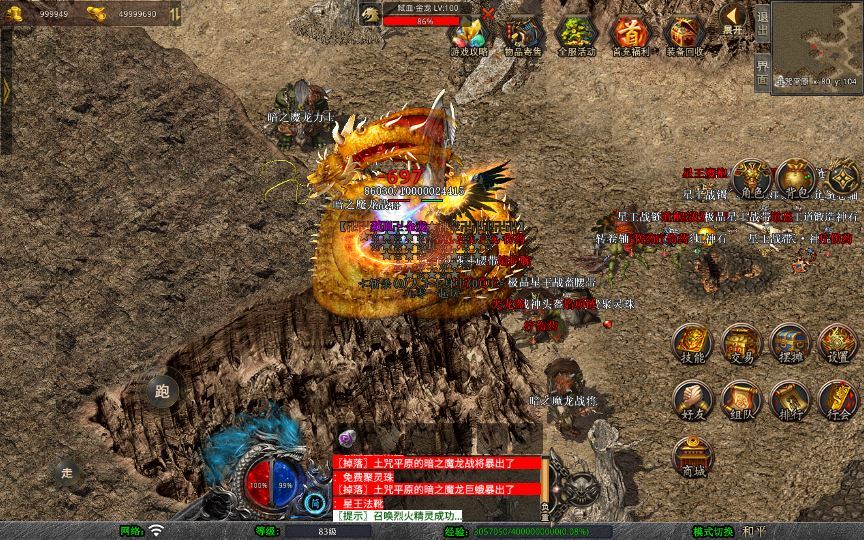864x540 pixels.
Task: Open the 技能 skills menu
Action: 692,345
